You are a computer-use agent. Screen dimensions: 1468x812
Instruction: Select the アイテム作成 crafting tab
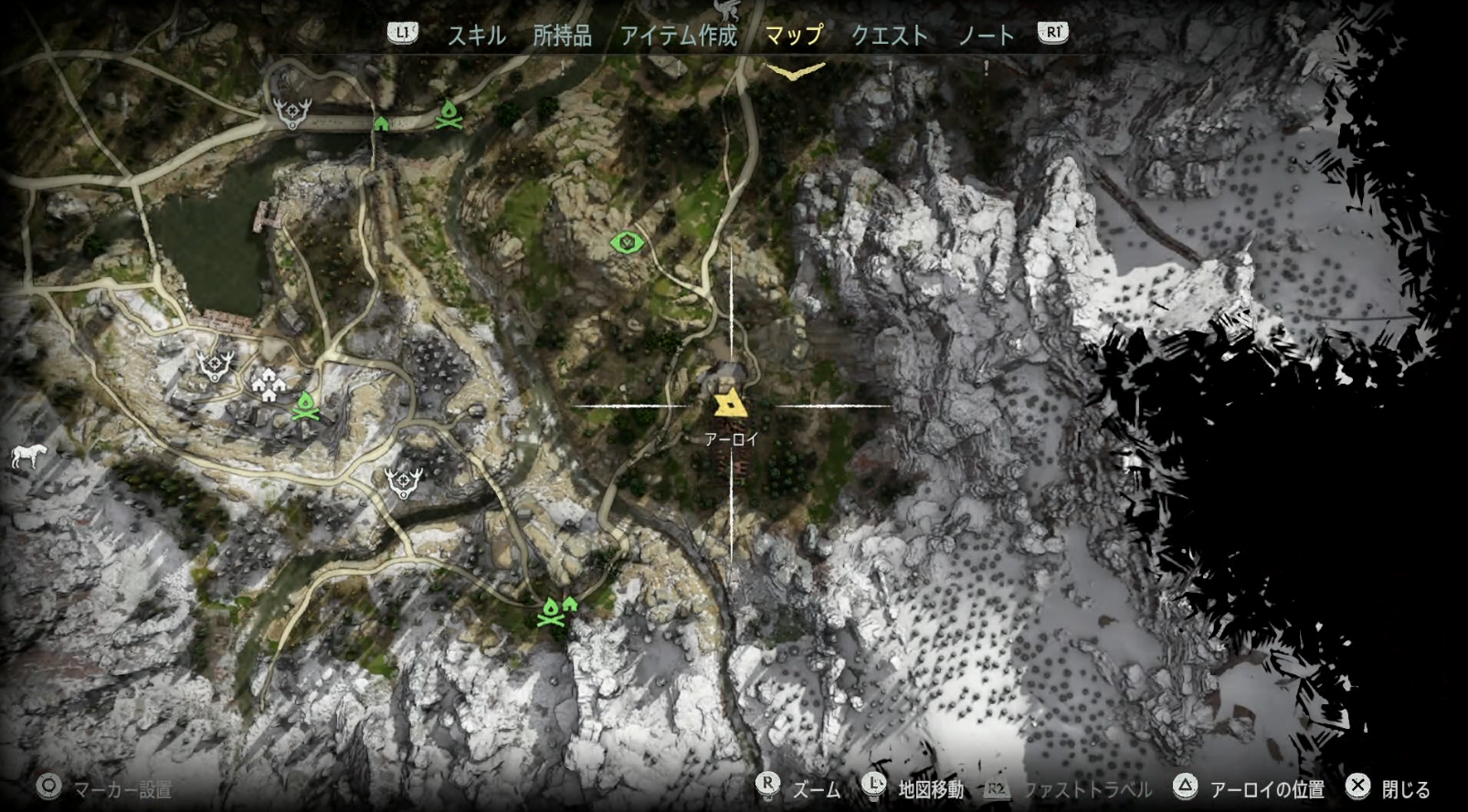[x=678, y=36]
